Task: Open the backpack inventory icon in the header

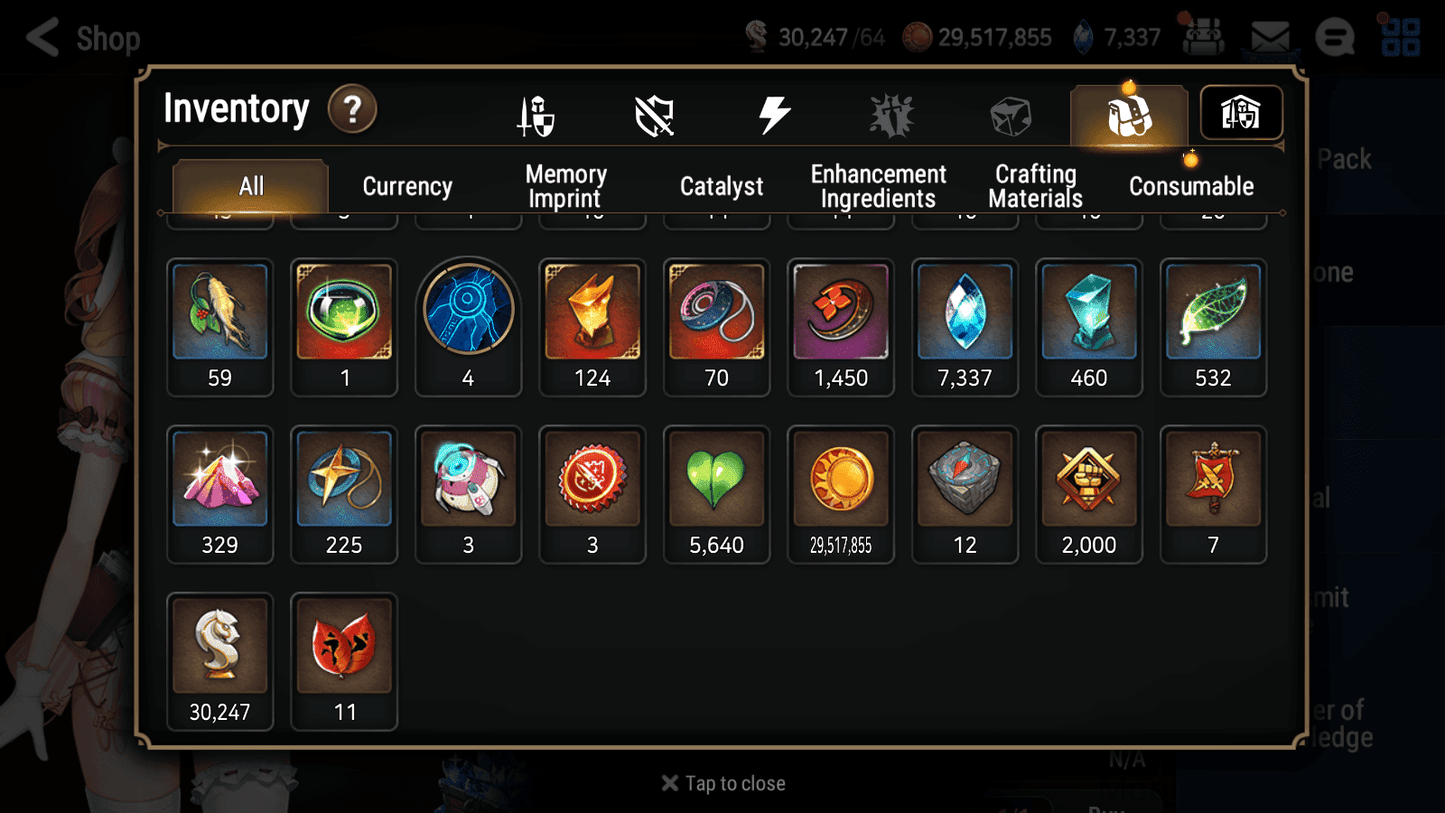Action: tap(1128, 113)
